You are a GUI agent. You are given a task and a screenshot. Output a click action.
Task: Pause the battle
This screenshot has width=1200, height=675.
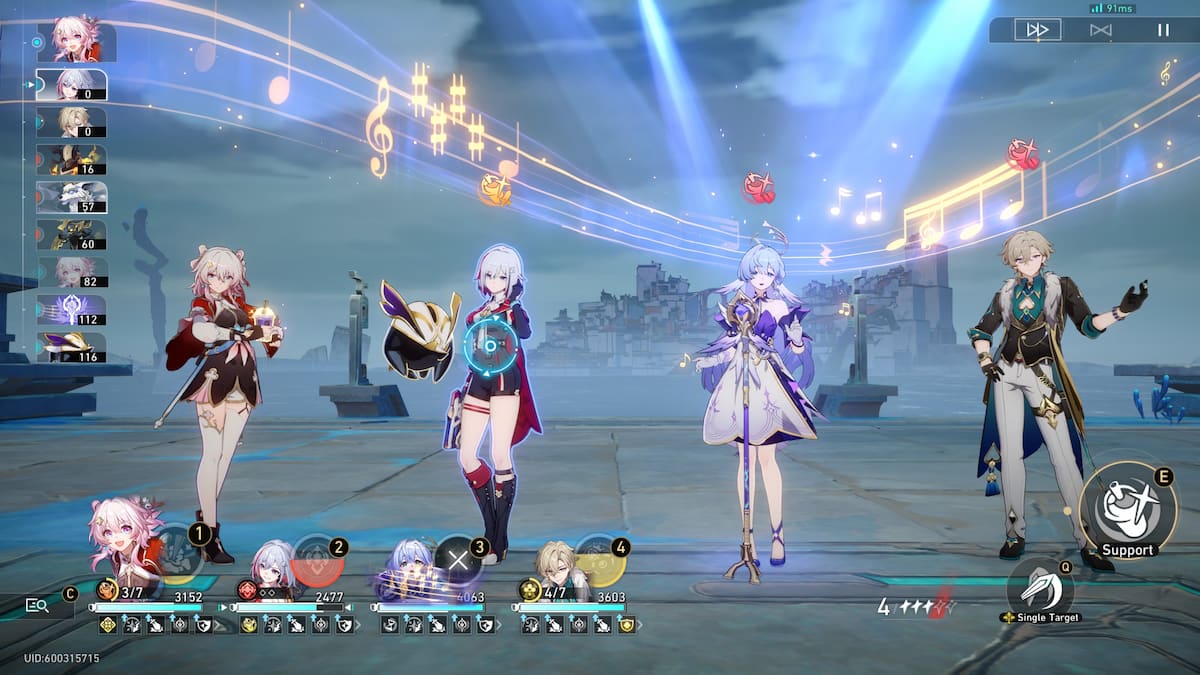coord(1163,30)
